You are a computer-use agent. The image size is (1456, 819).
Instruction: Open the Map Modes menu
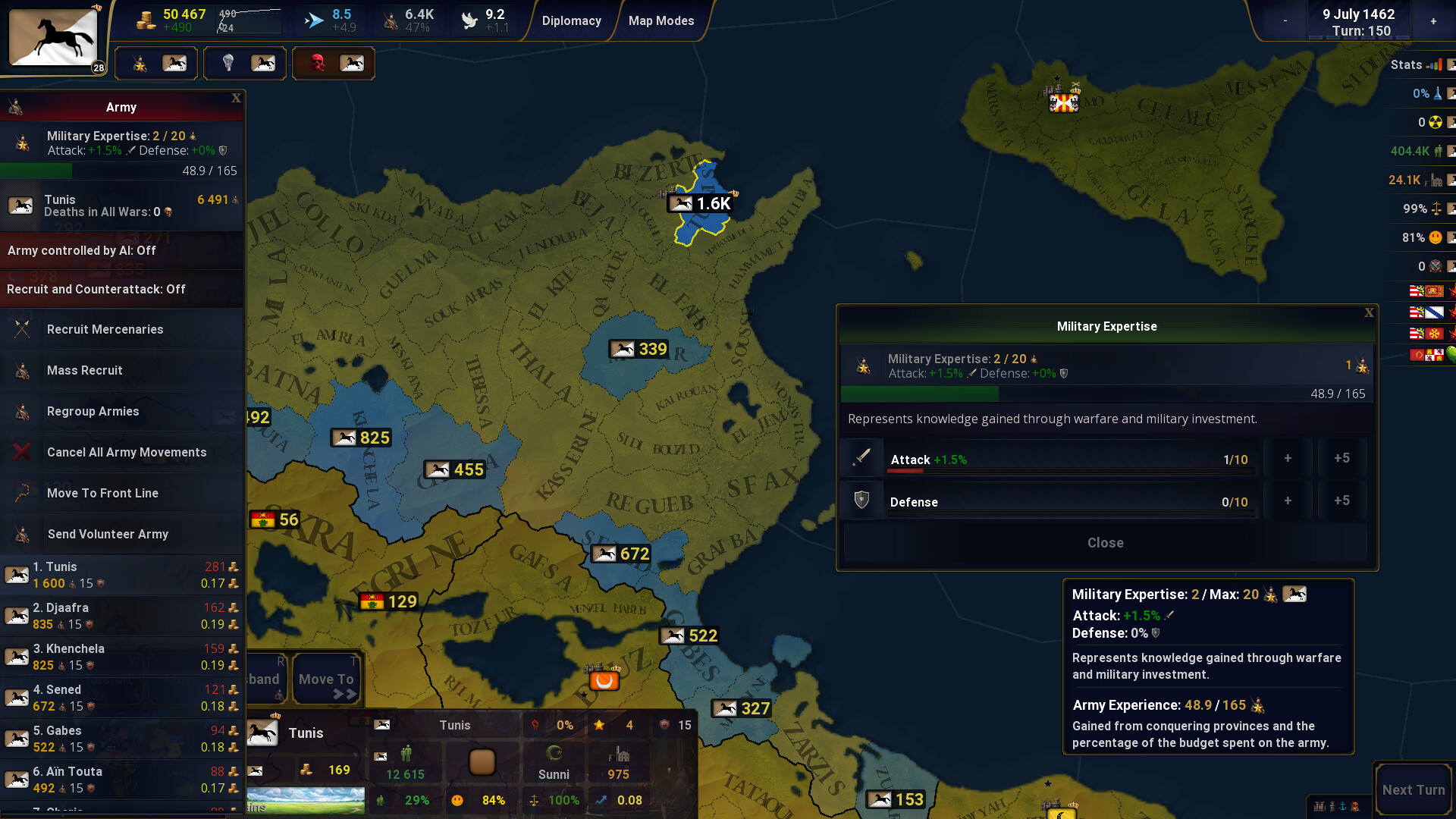(x=661, y=20)
